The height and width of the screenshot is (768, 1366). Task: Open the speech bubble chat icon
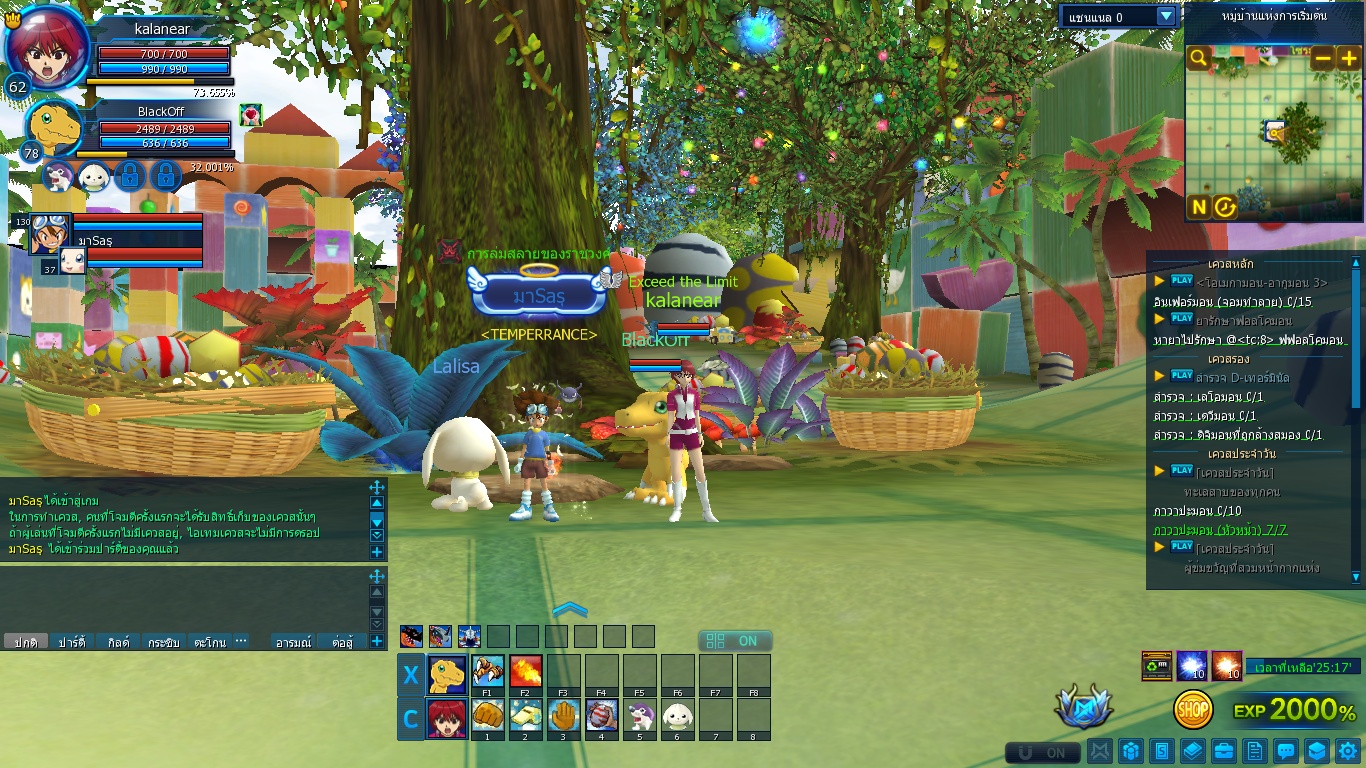click(1286, 750)
